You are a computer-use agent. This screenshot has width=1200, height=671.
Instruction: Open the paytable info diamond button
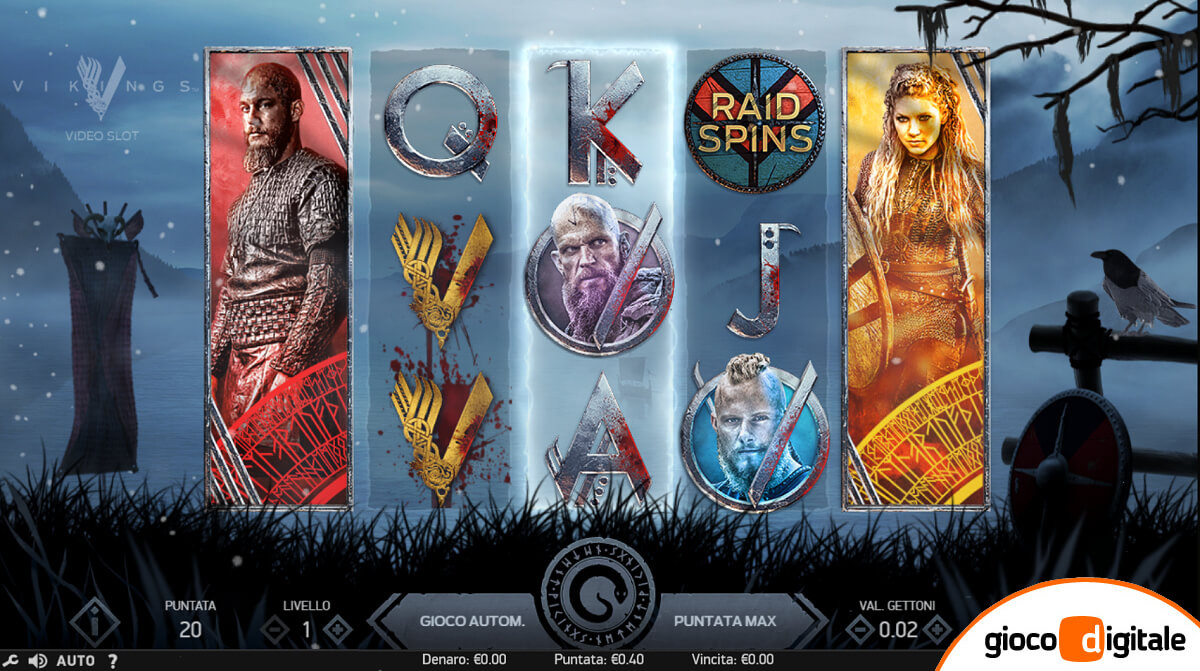95,623
